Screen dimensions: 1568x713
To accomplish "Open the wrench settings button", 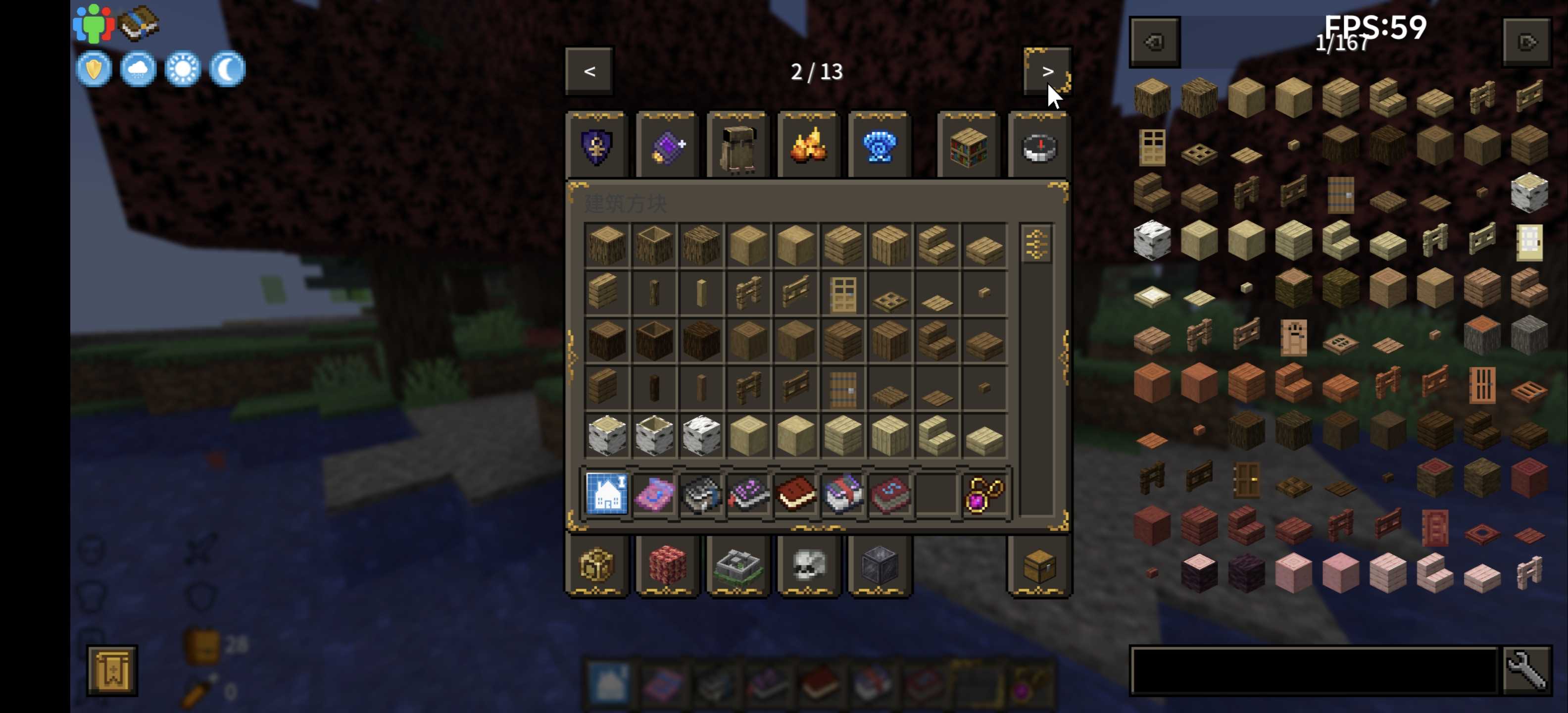I will (1526, 670).
